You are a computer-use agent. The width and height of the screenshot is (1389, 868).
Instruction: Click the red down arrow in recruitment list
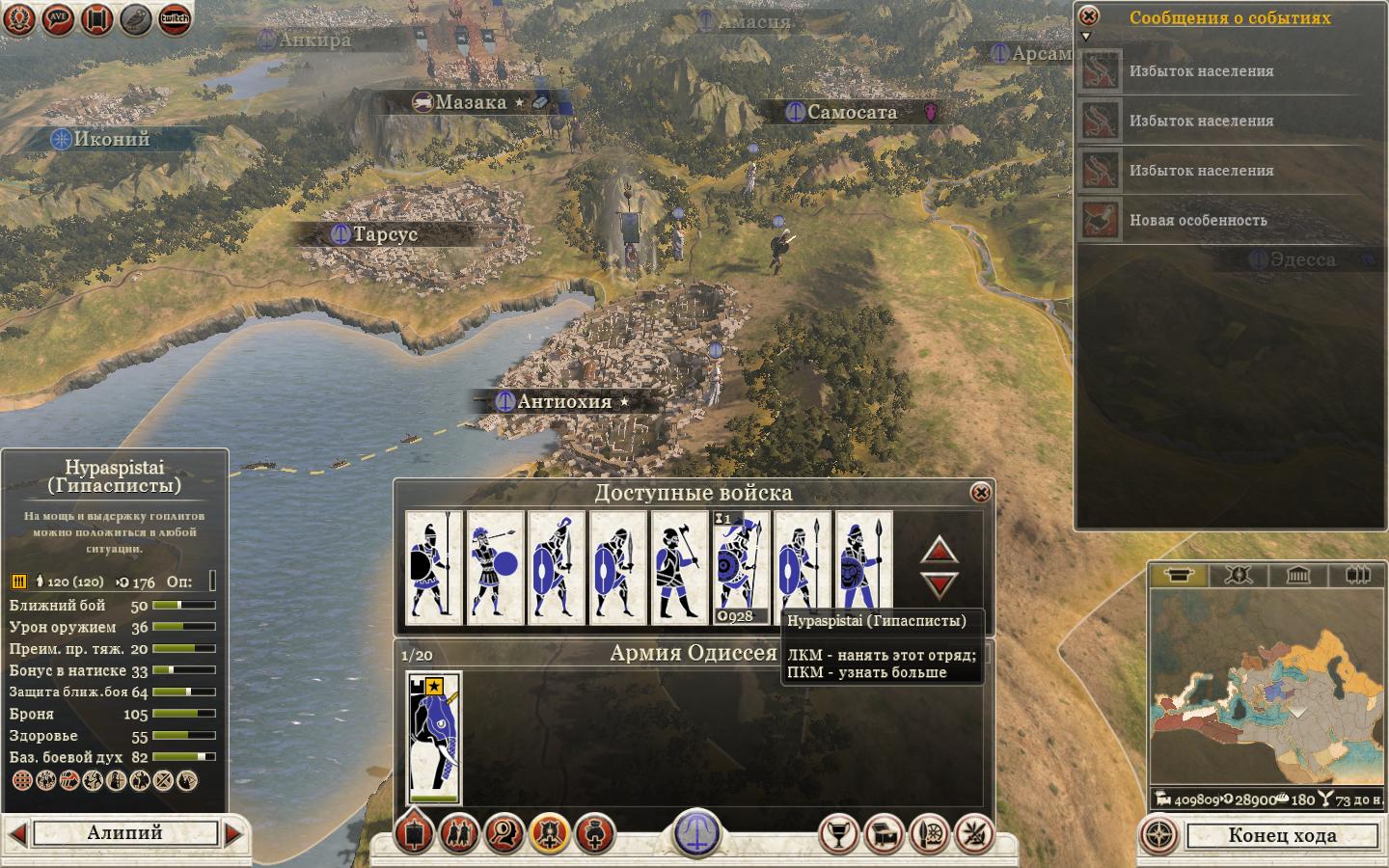tap(940, 584)
